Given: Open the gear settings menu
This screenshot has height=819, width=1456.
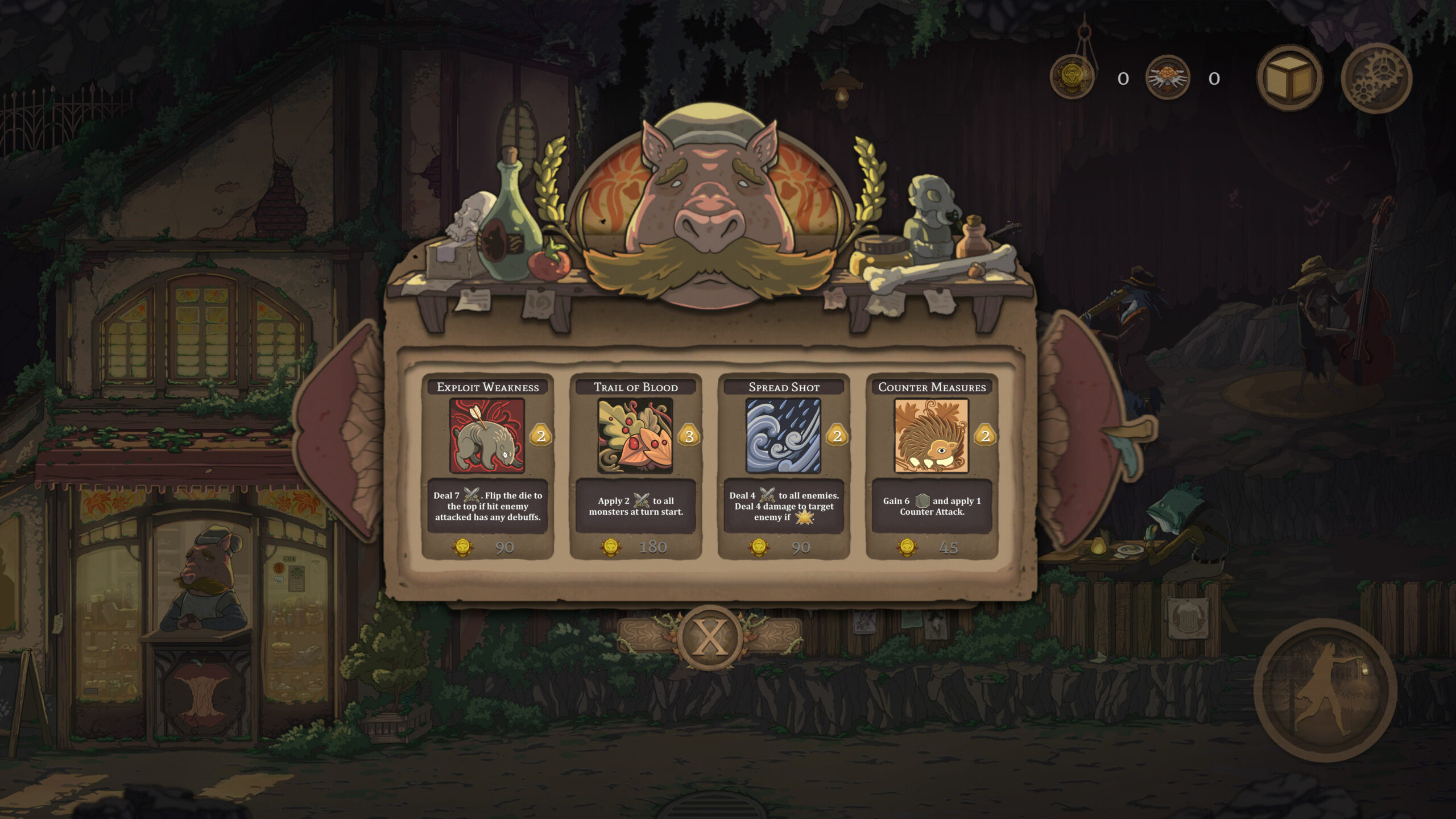Looking at the screenshot, I should click(1376, 78).
